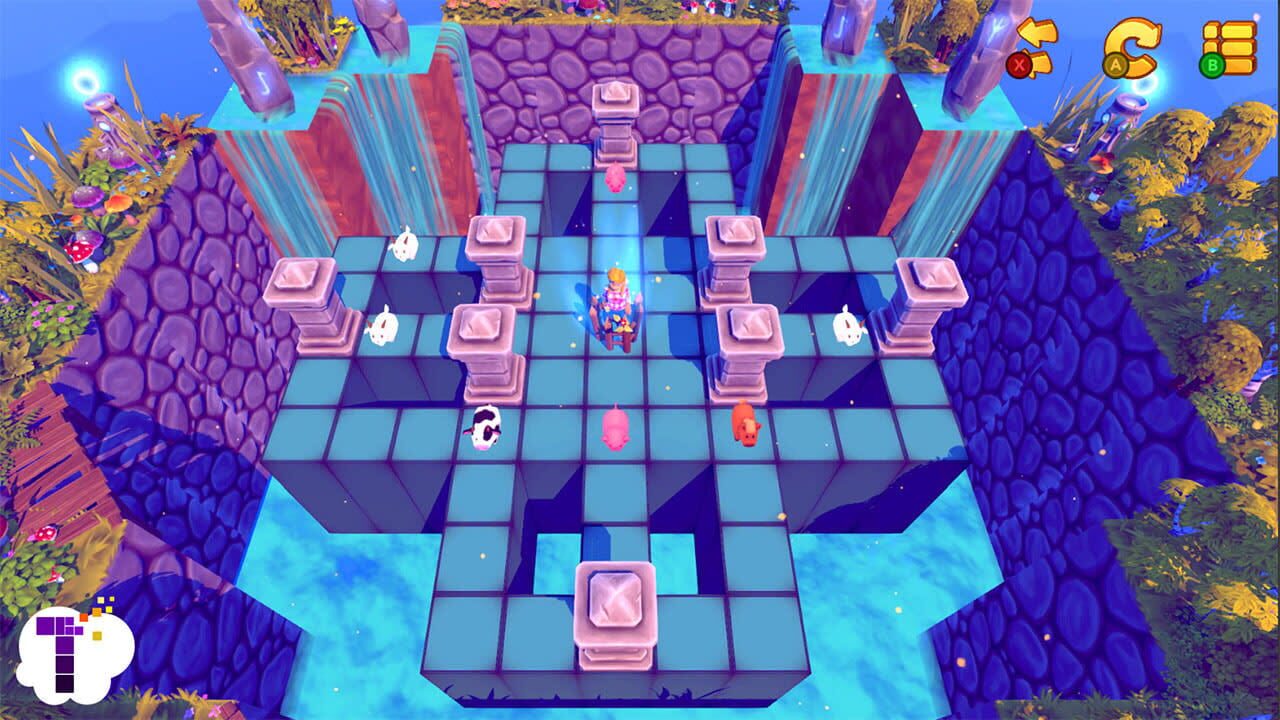Select the player character pushing the cart

615,300
